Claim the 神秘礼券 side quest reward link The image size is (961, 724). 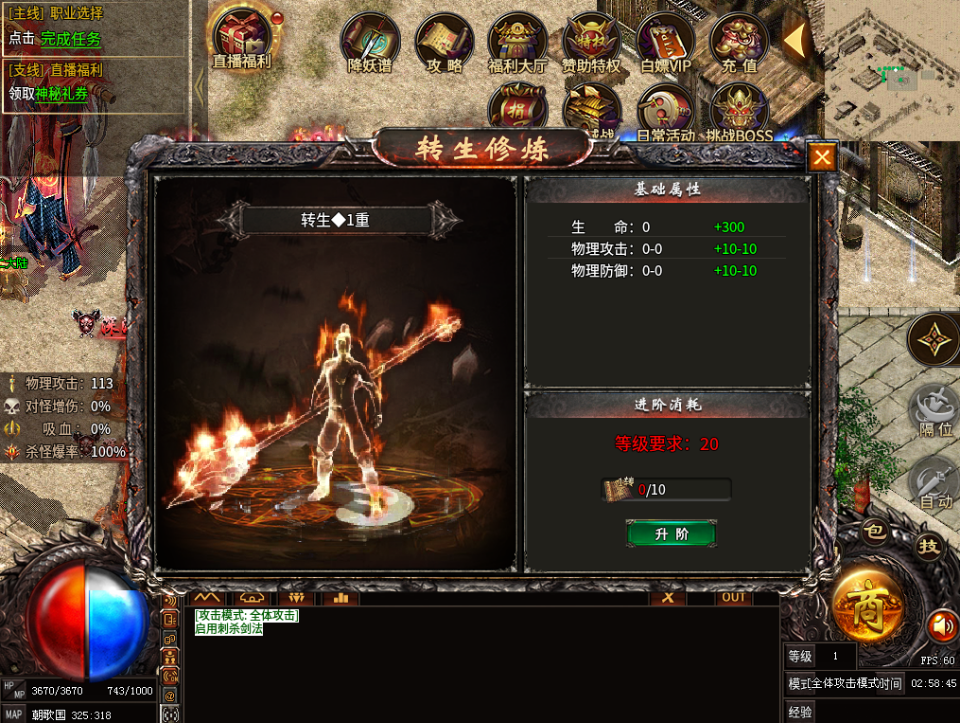pos(62,94)
